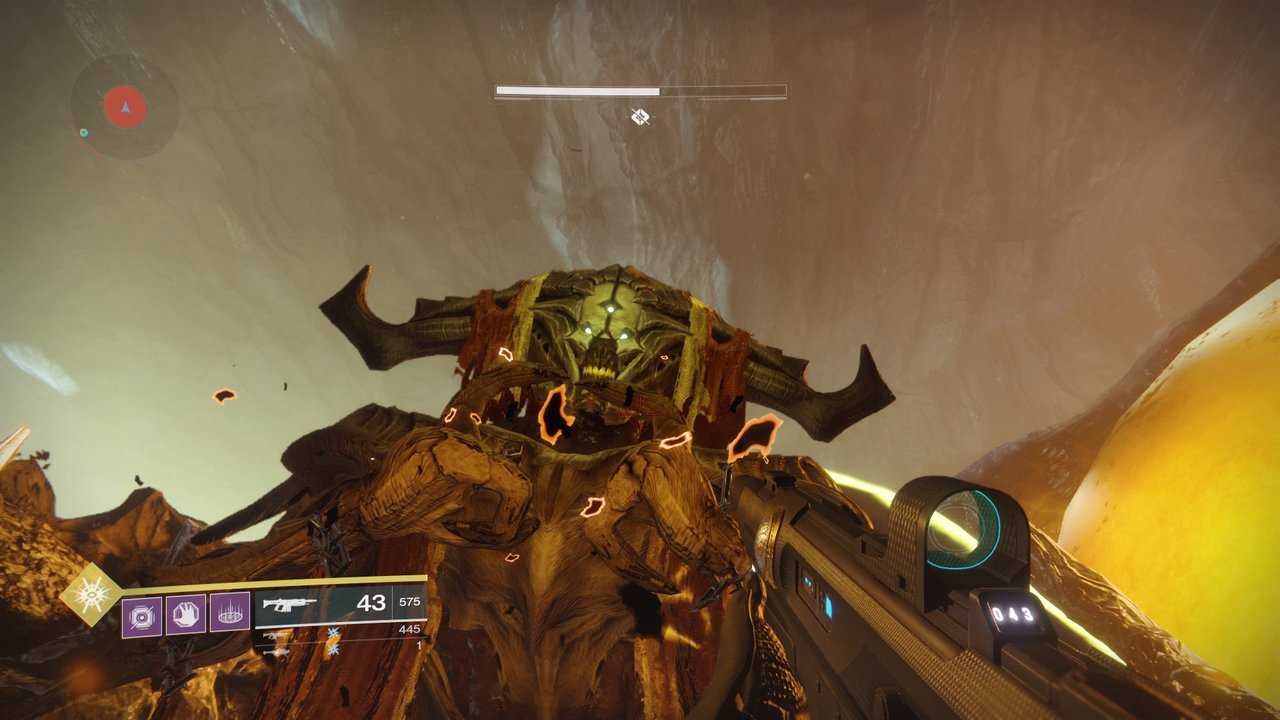Select the equipped auto rifle weapon

point(289,604)
